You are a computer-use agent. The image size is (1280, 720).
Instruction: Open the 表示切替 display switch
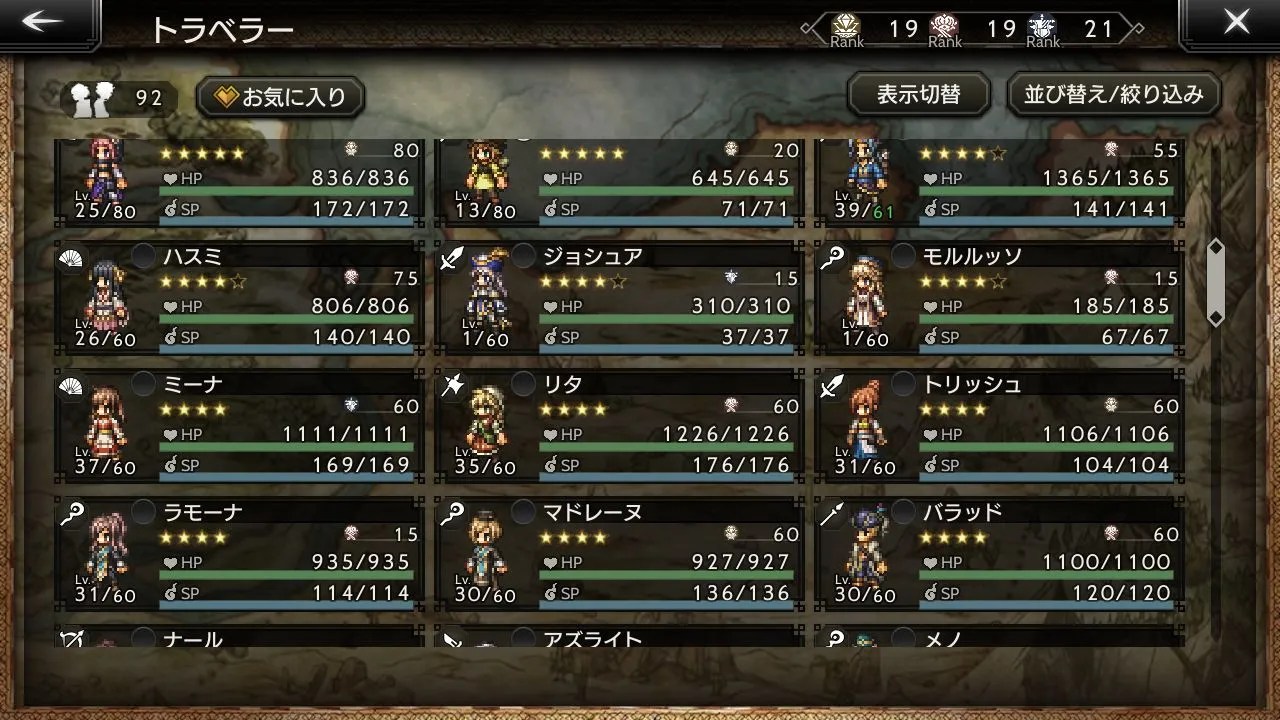tap(918, 94)
